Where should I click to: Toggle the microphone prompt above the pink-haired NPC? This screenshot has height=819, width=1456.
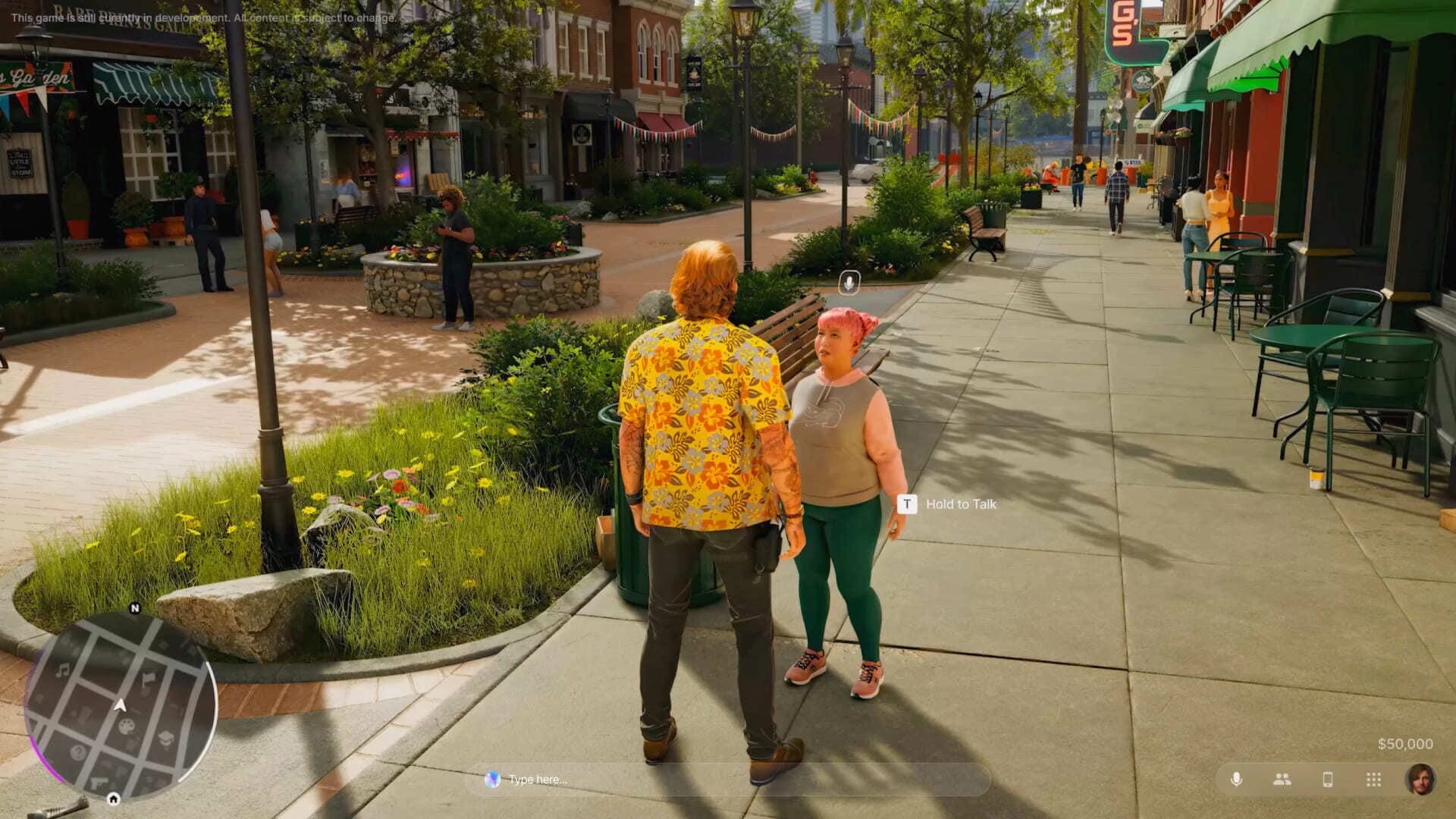pyautogui.click(x=849, y=281)
